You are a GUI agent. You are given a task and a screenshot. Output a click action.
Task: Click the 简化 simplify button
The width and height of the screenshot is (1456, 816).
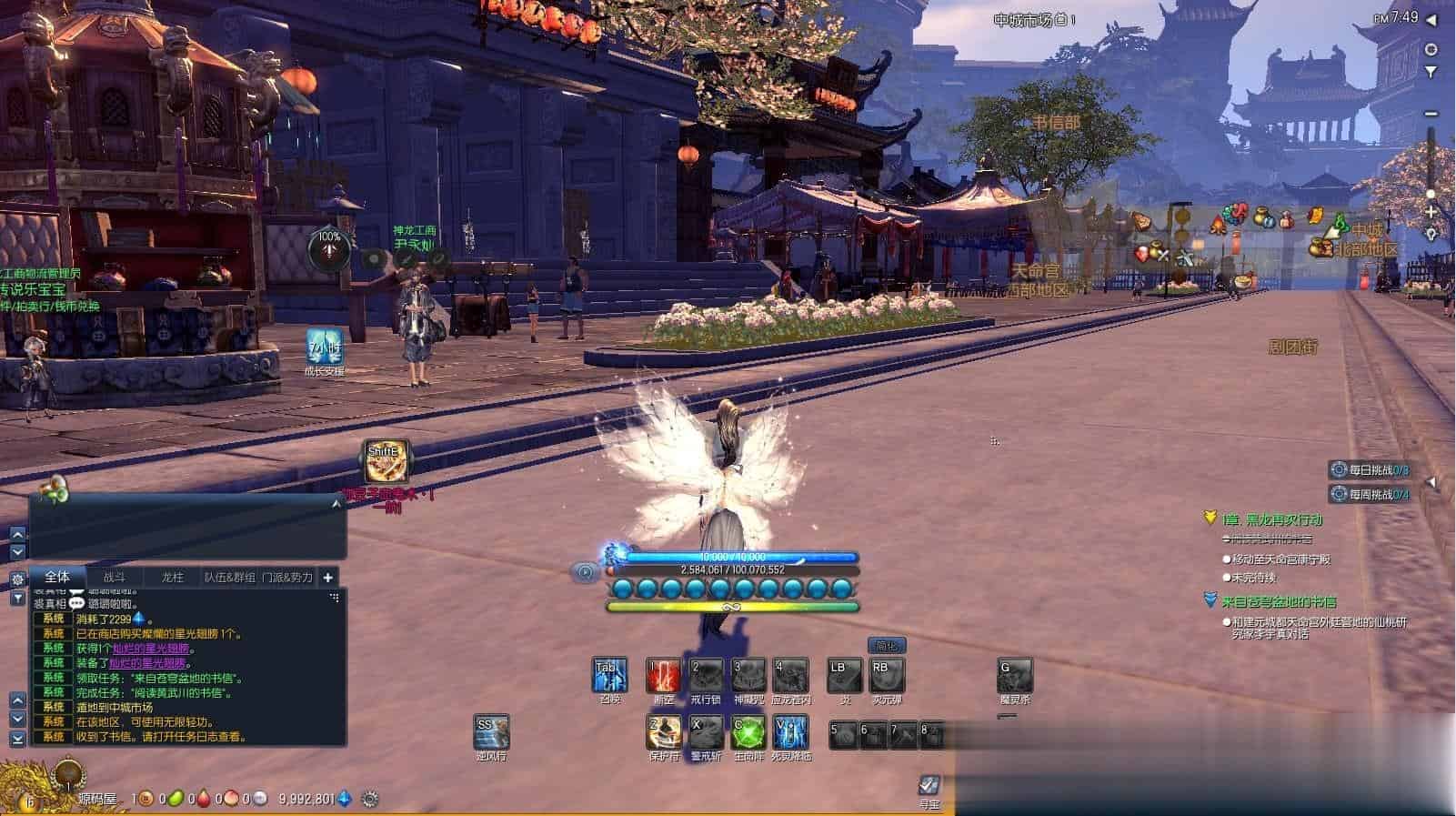coord(886,645)
